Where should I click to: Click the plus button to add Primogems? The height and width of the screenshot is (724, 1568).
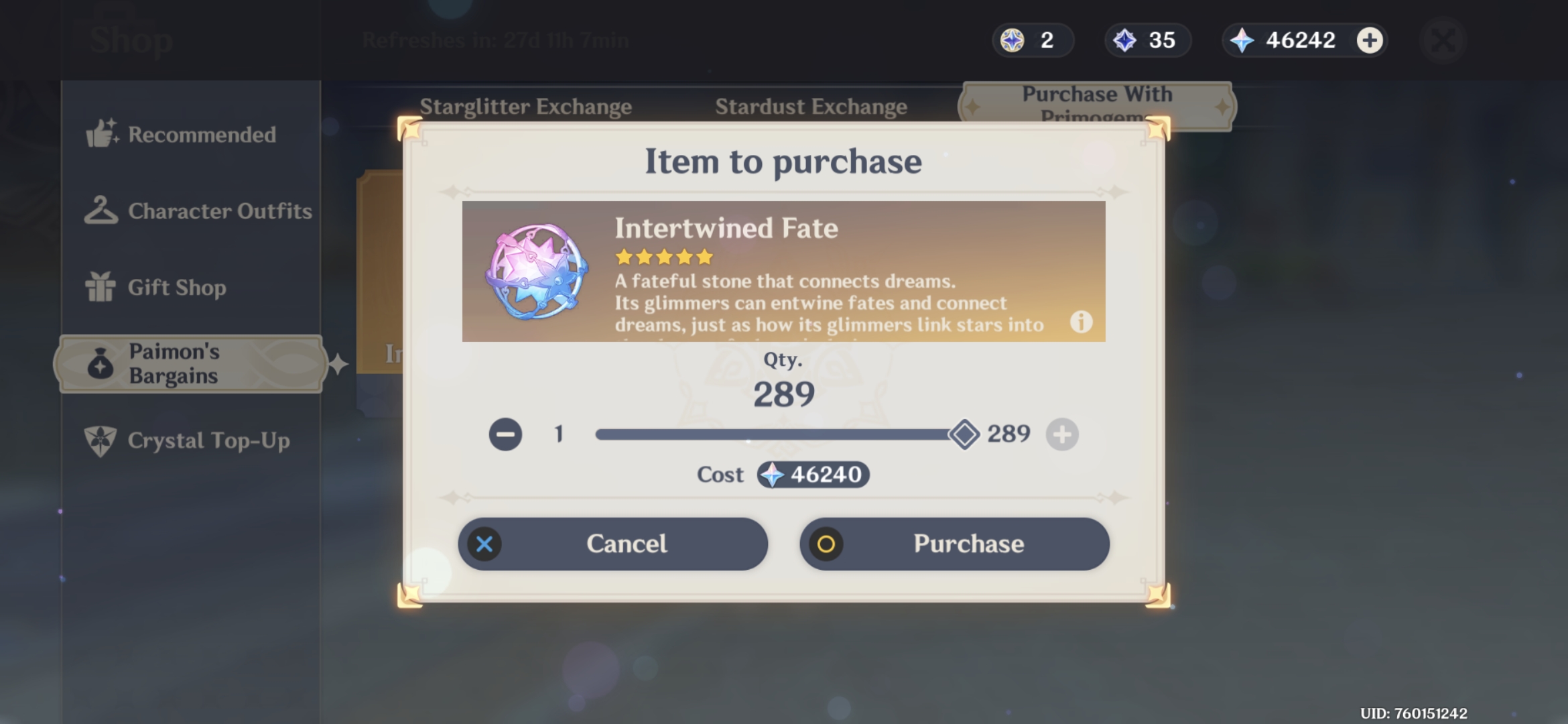click(x=1370, y=40)
